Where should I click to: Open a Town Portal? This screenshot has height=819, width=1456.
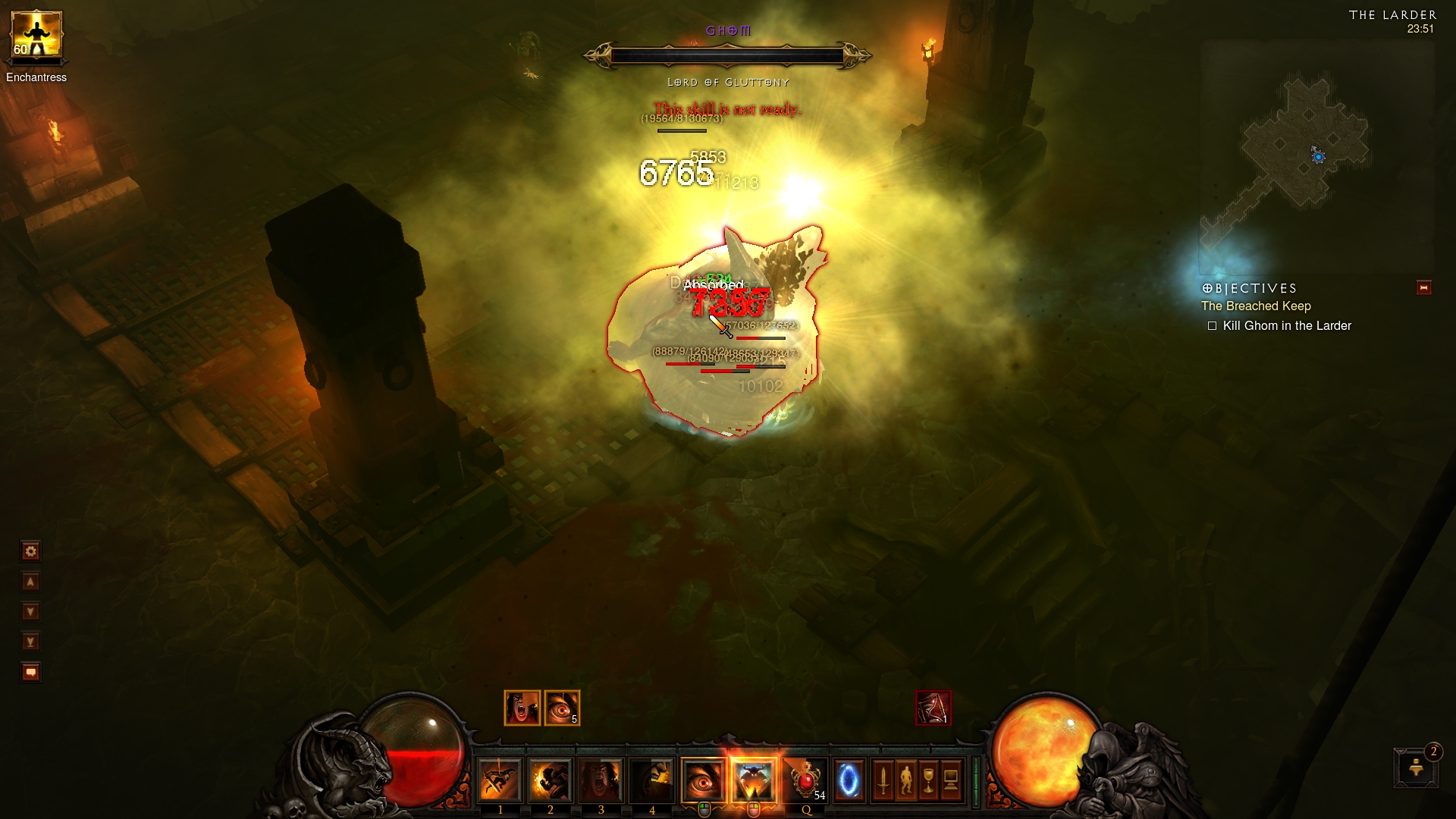pyautogui.click(x=850, y=780)
